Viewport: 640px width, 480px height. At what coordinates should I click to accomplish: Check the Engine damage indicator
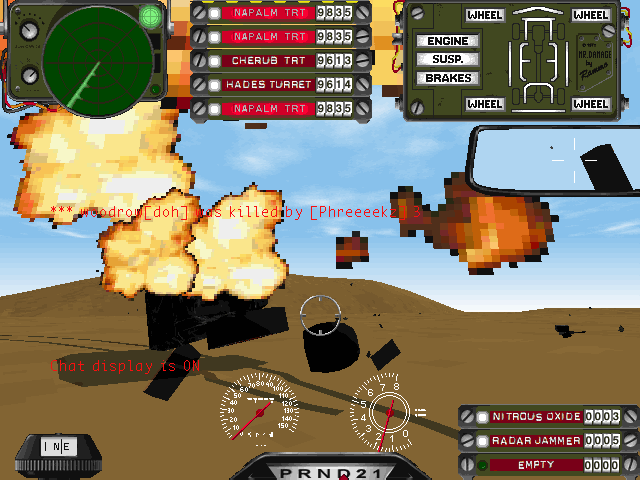(448, 41)
